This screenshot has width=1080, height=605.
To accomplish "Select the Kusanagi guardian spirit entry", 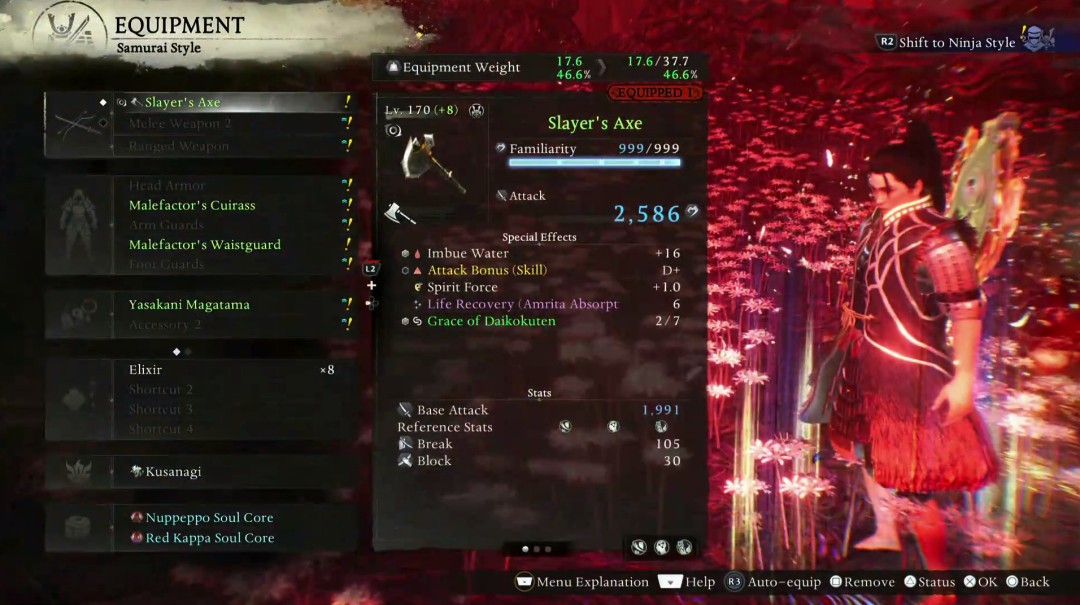I will (173, 472).
